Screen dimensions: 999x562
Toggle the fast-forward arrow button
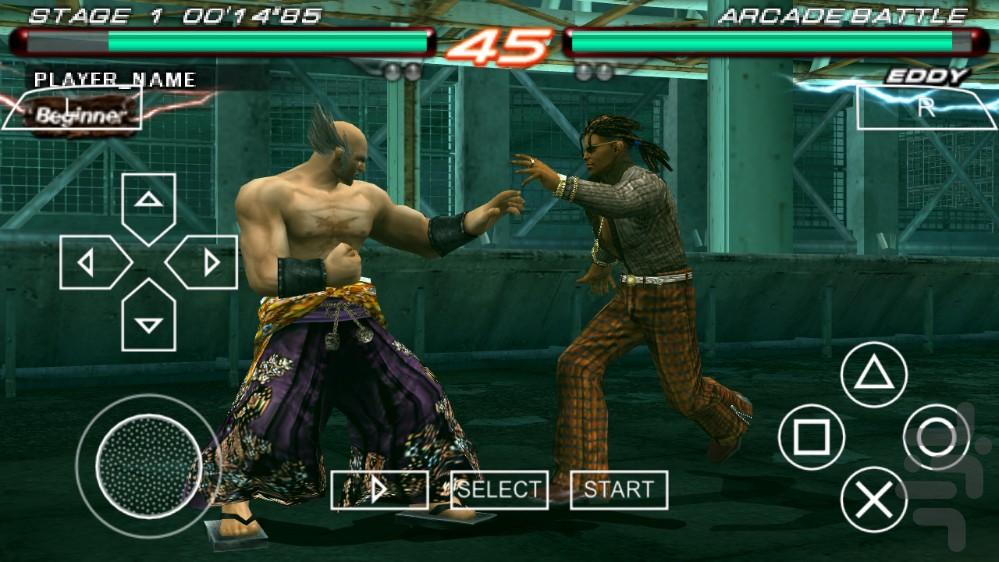[x=379, y=490]
